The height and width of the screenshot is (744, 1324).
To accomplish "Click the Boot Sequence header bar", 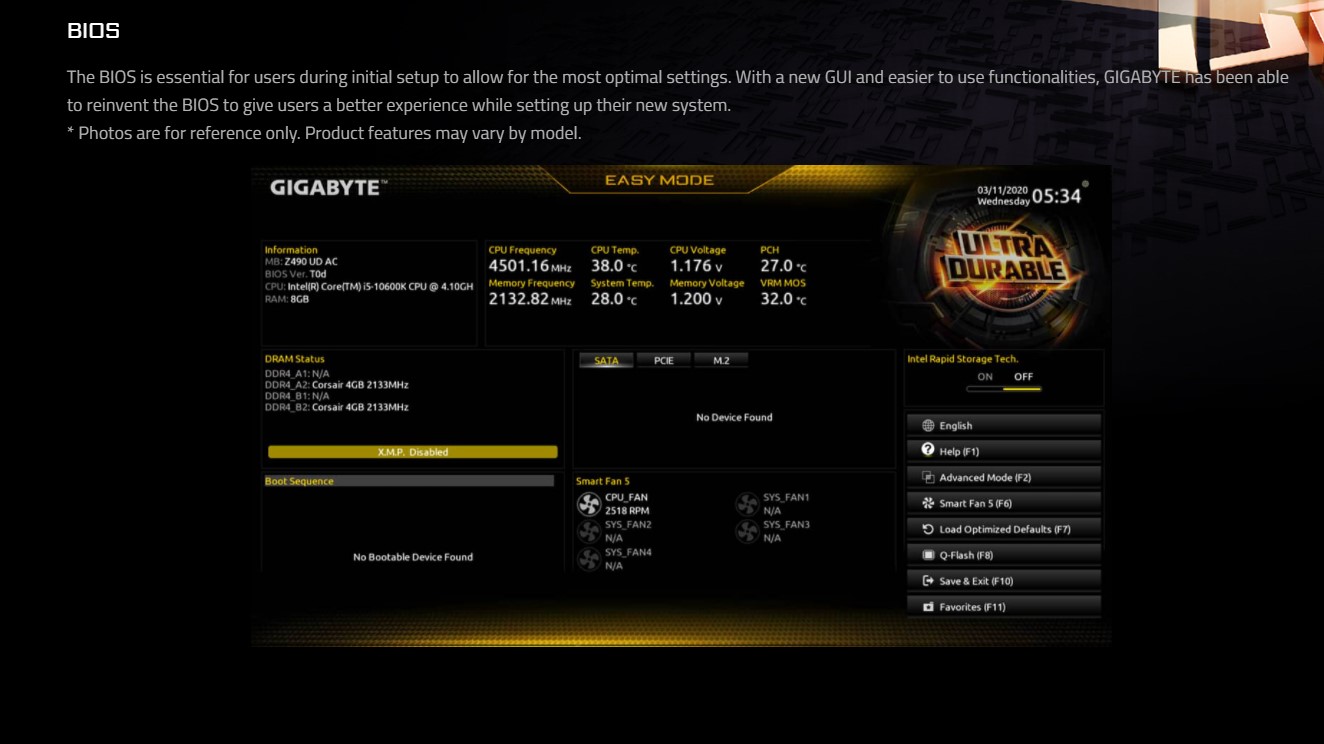I will tap(410, 481).
